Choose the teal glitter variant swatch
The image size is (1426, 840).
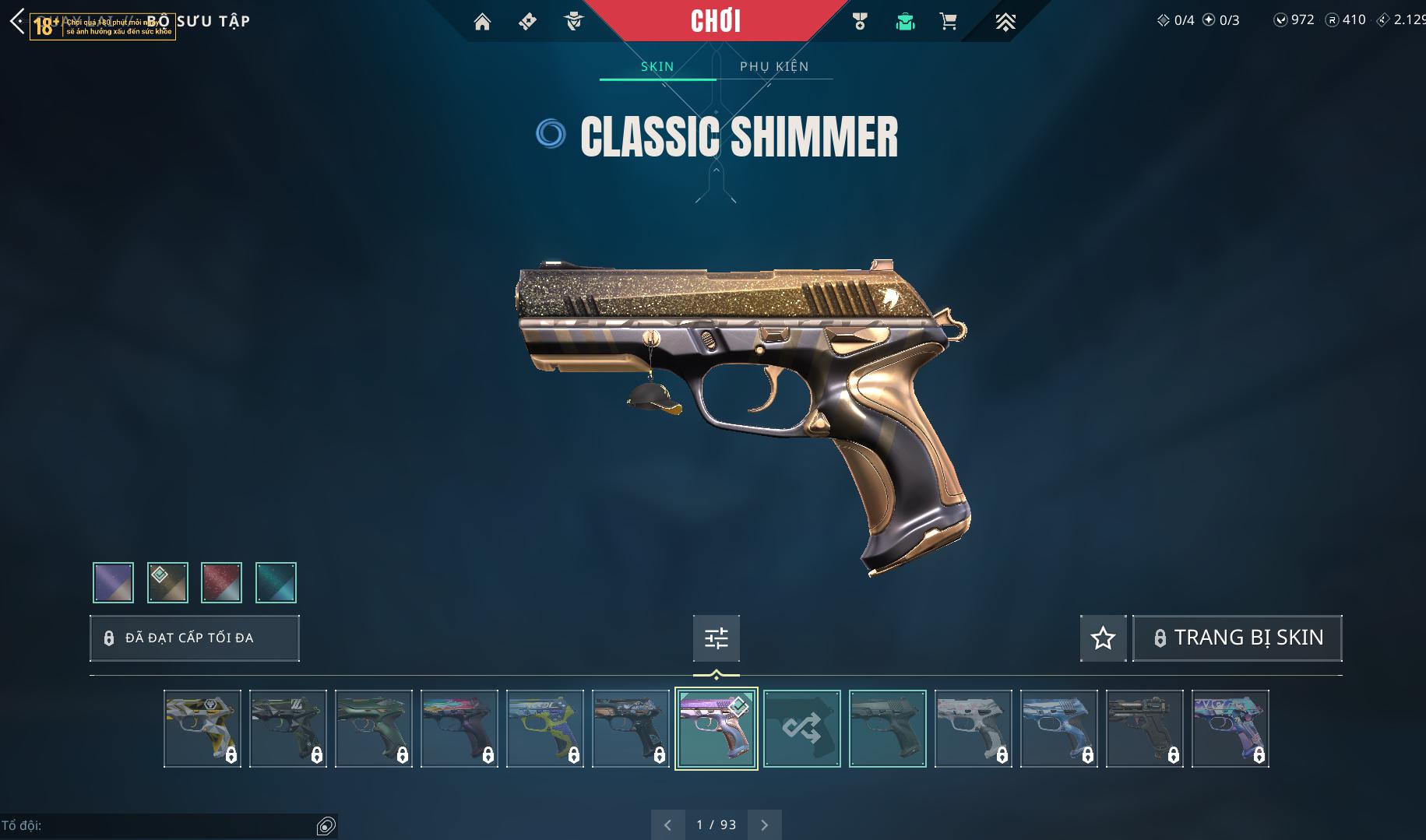[276, 582]
